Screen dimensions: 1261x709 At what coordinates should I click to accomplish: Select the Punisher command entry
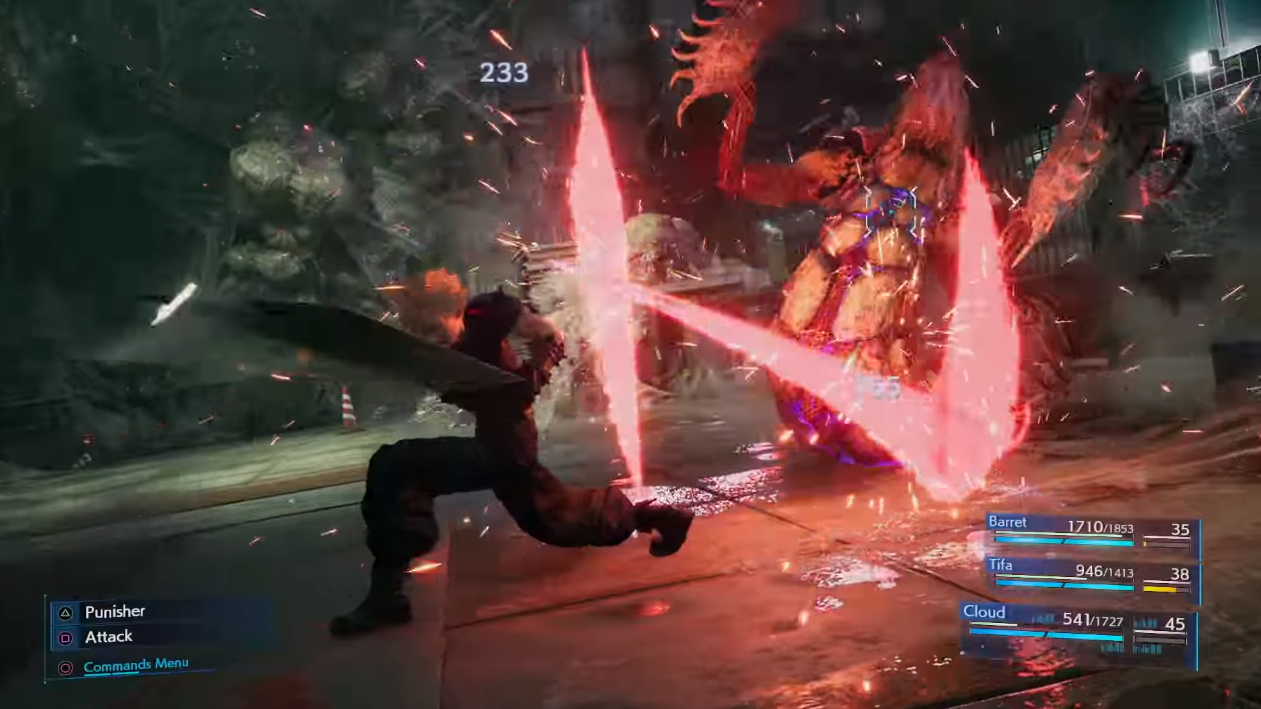[114, 612]
